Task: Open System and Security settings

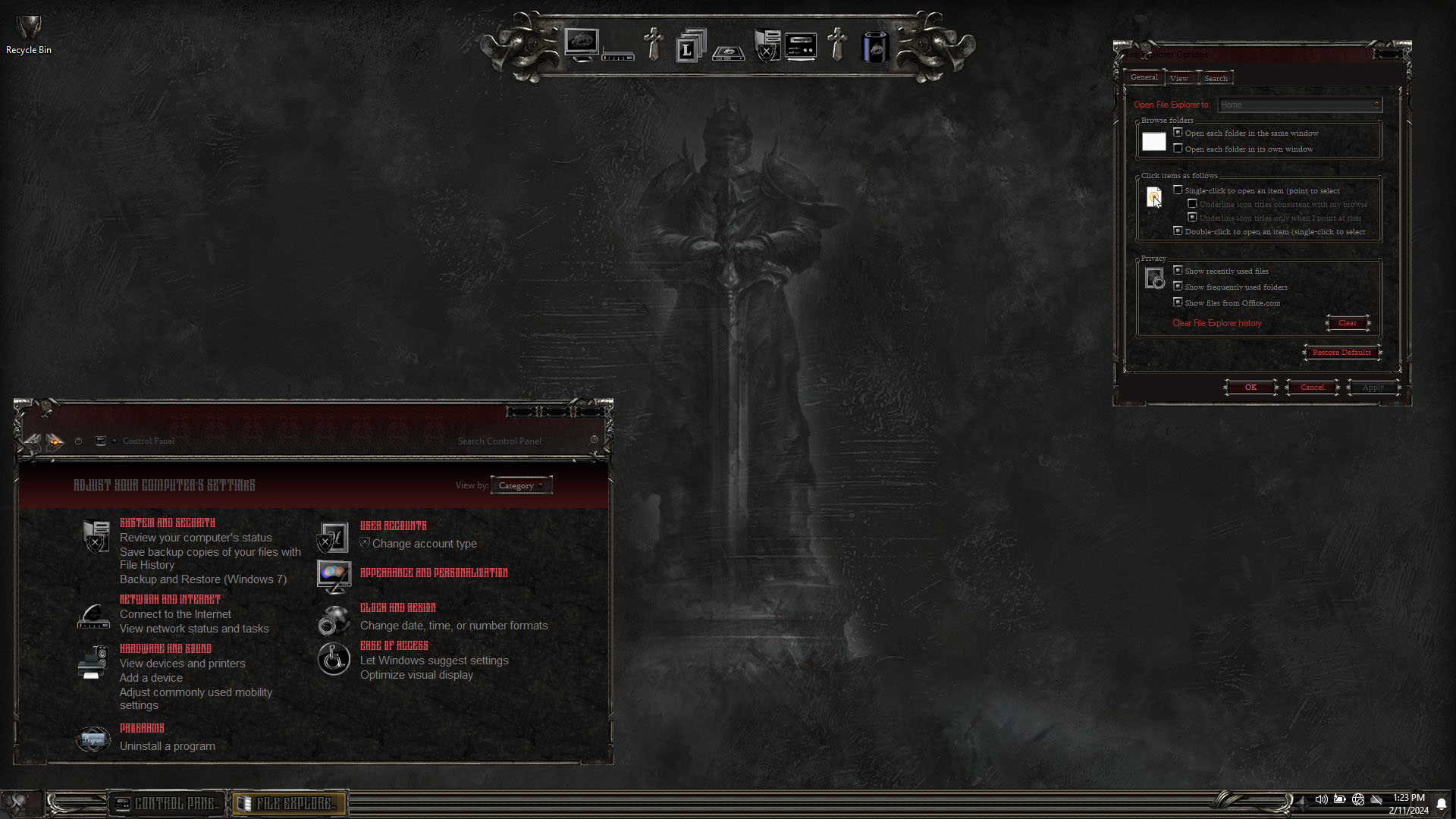Action: (168, 523)
